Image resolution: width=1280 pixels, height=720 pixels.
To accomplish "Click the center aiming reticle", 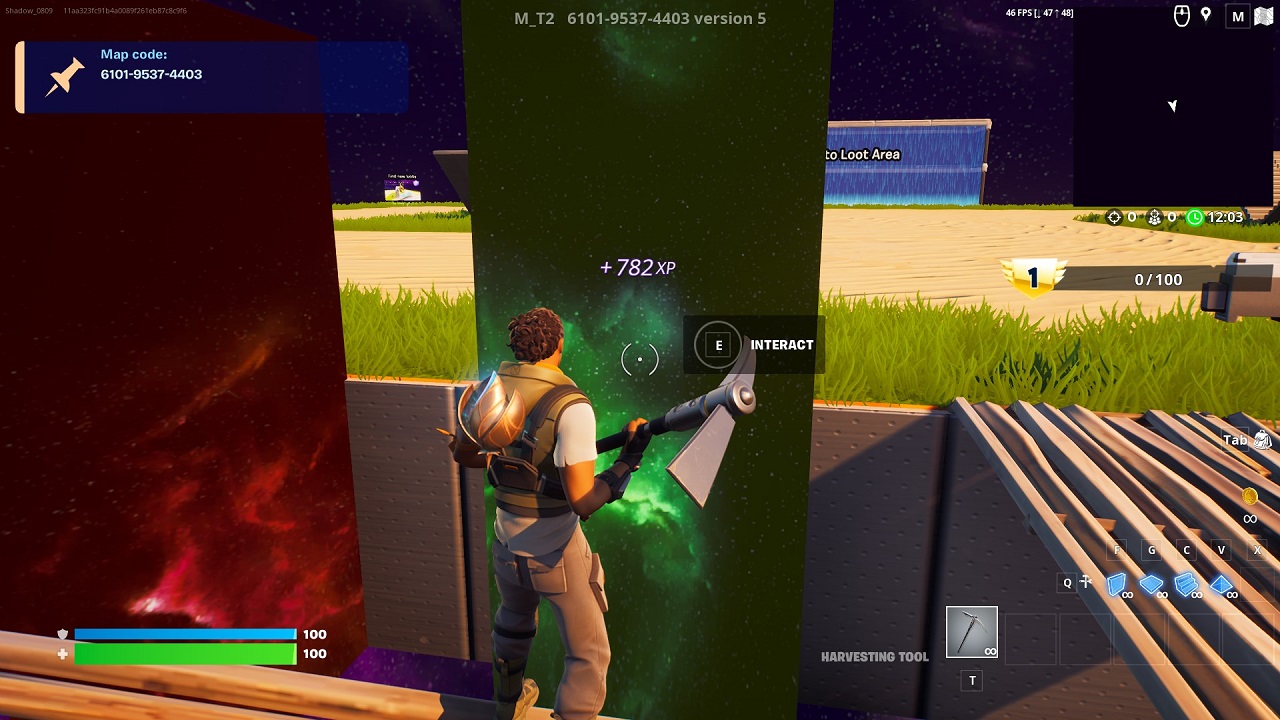I will pos(640,358).
